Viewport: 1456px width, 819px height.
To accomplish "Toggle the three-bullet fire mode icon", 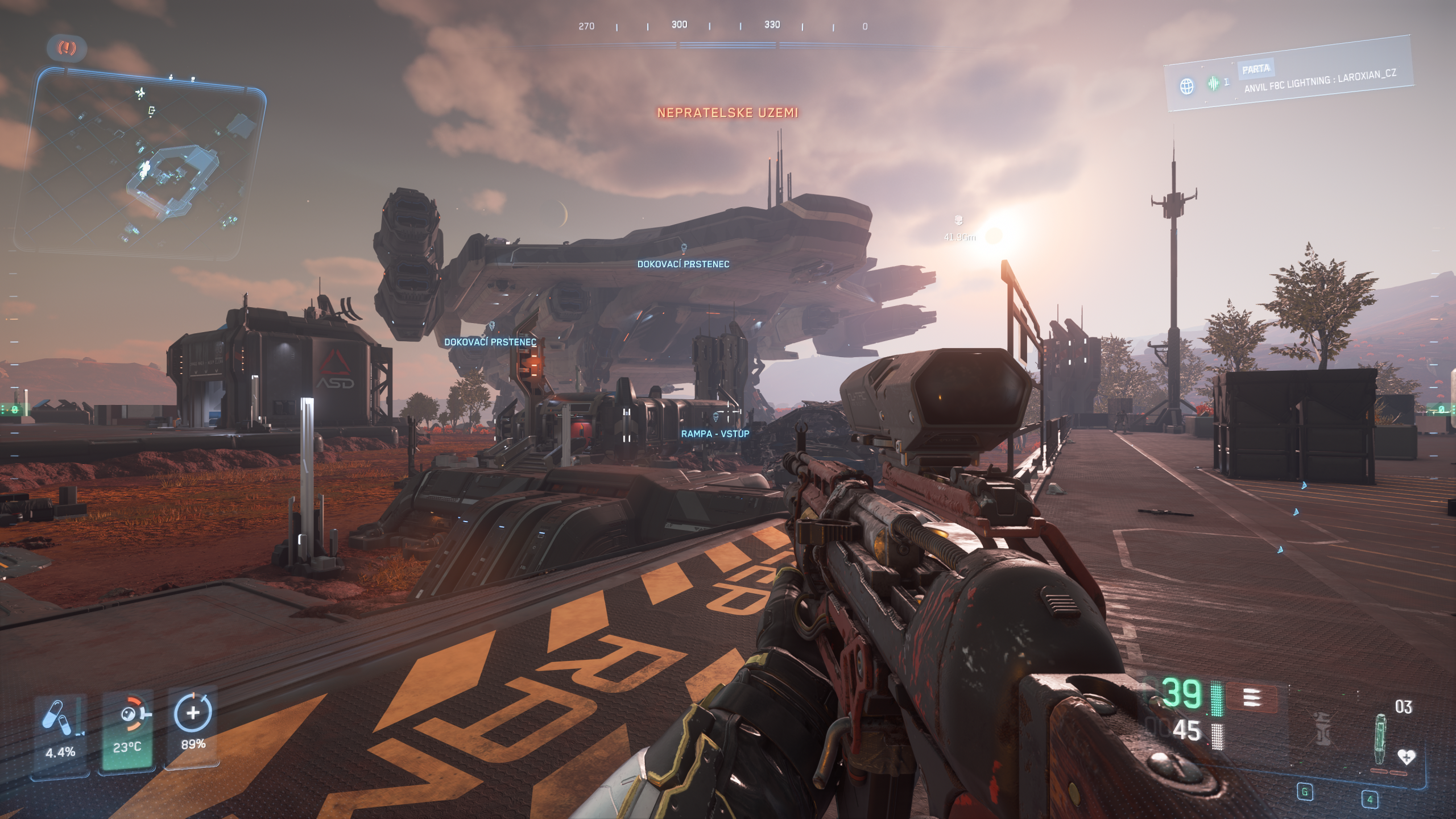I will [1252, 698].
